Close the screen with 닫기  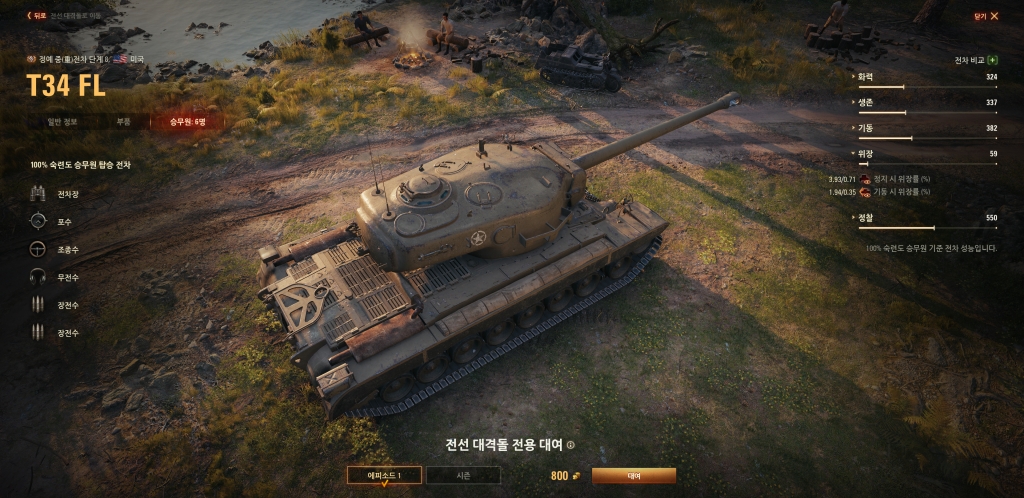click(985, 16)
